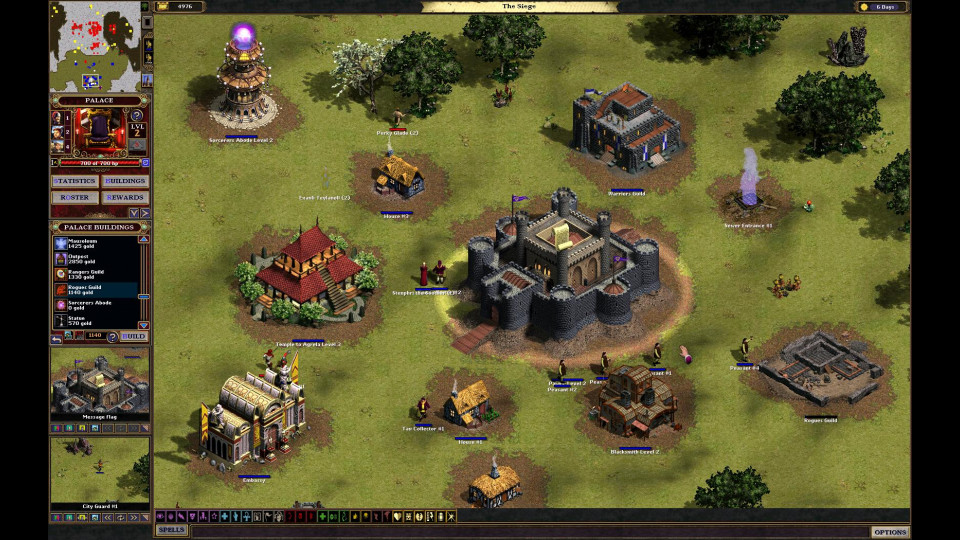The width and height of the screenshot is (960, 540).
Task: Click the back arrow under the building list
Action: pos(58,337)
